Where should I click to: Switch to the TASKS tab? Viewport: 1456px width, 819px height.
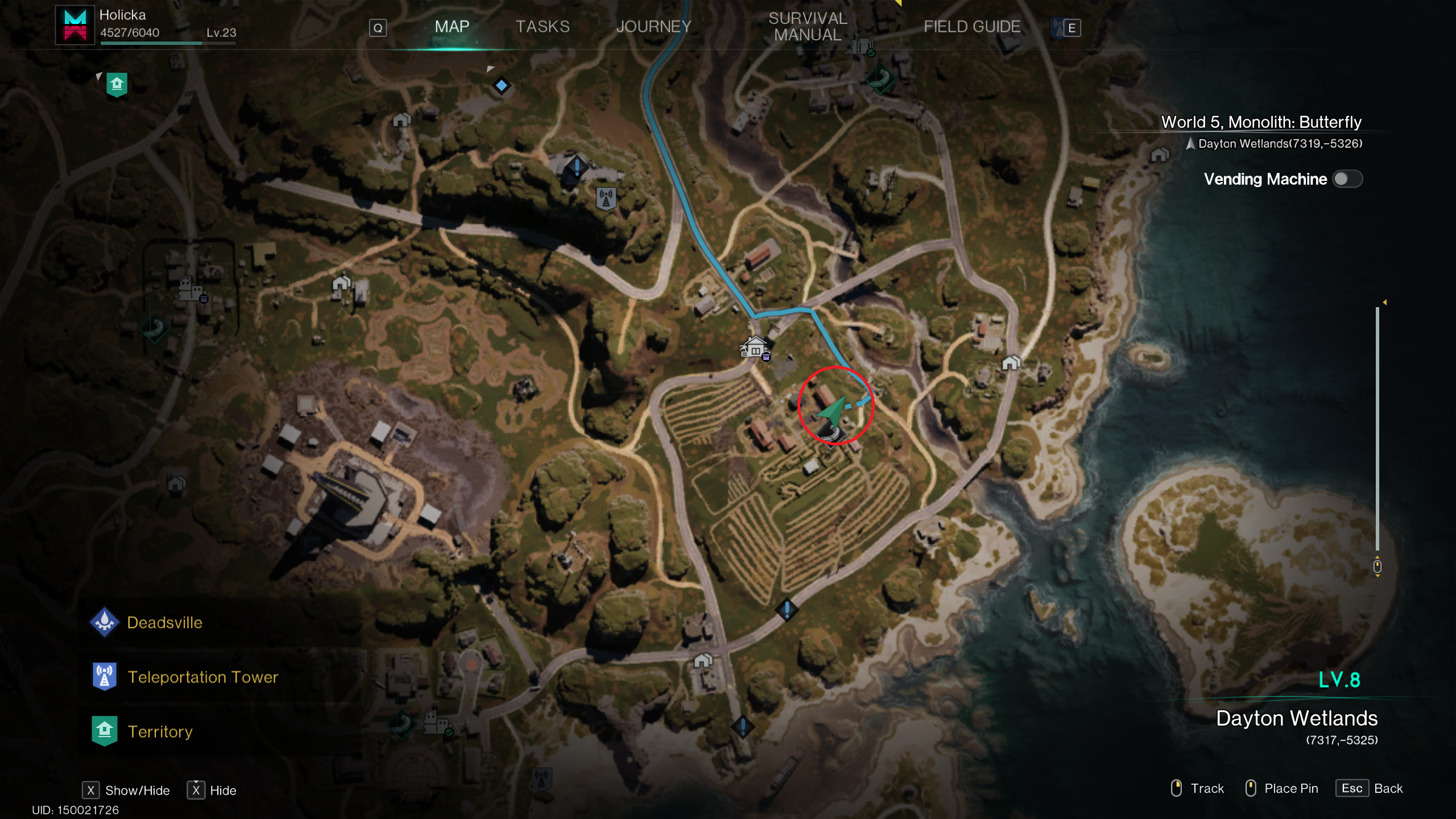click(542, 26)
